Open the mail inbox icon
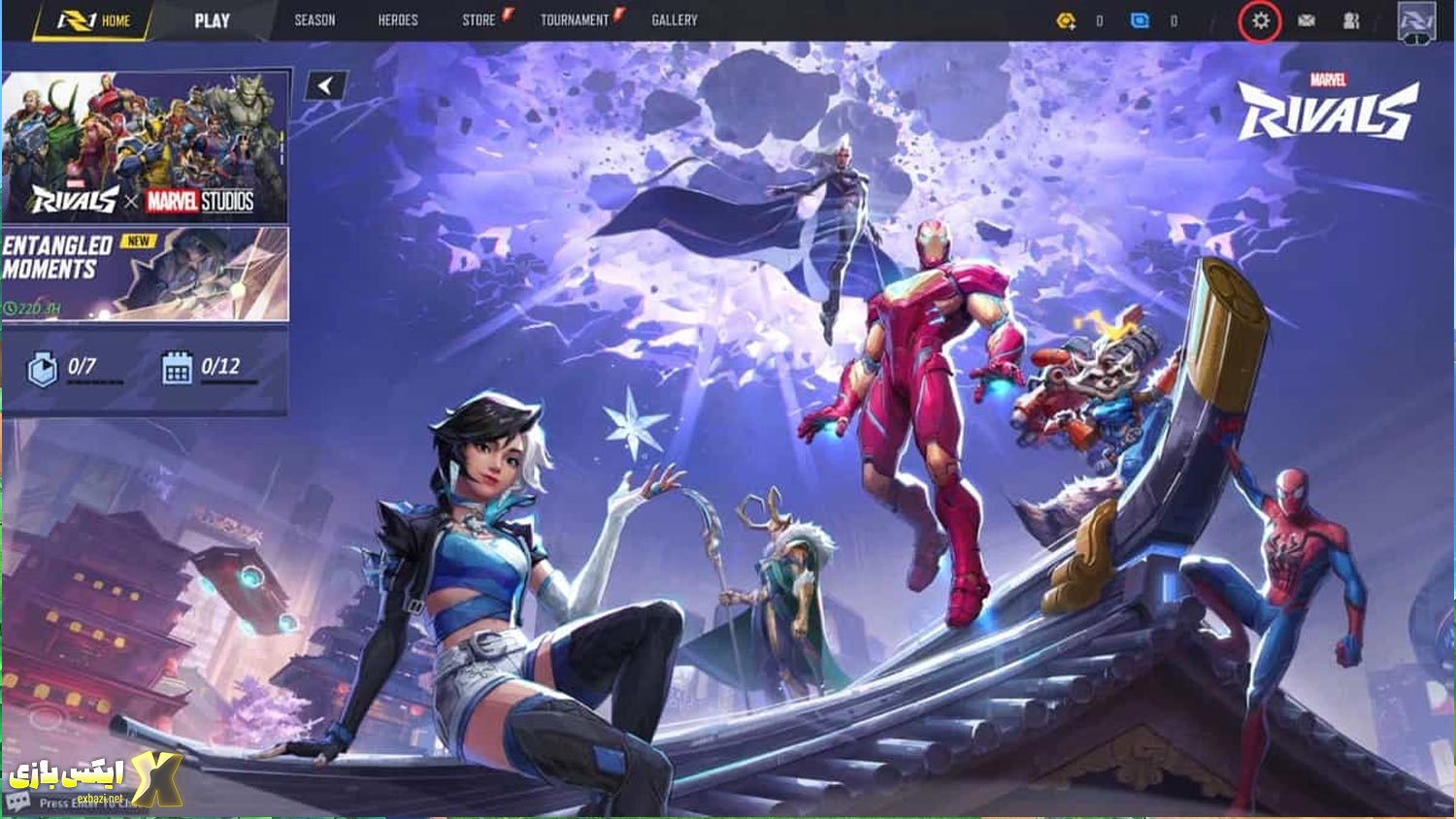The height and width of the screenshot is (819, 1456). (x=1307, y=19)
